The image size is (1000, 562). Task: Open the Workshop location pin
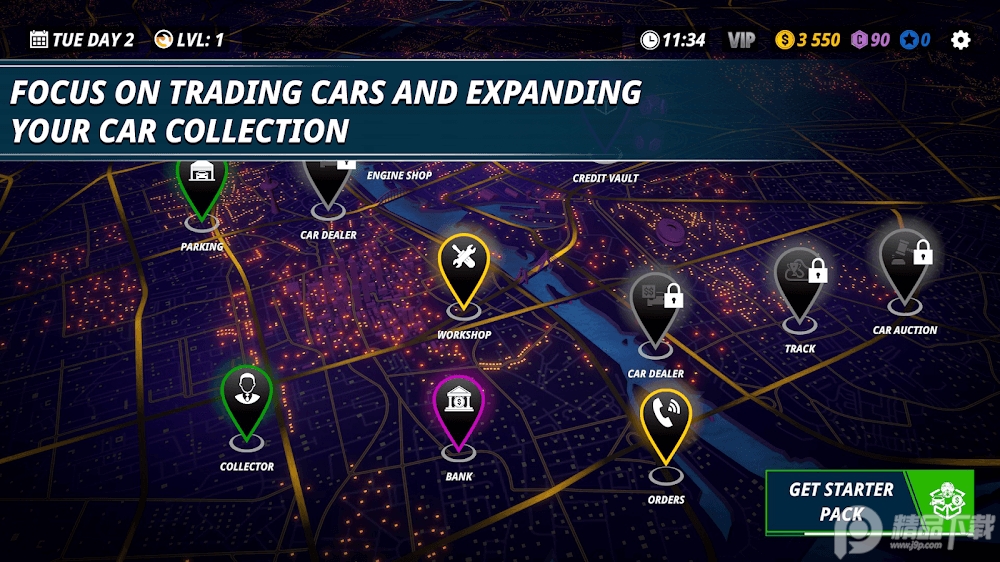tap(463, 263)
